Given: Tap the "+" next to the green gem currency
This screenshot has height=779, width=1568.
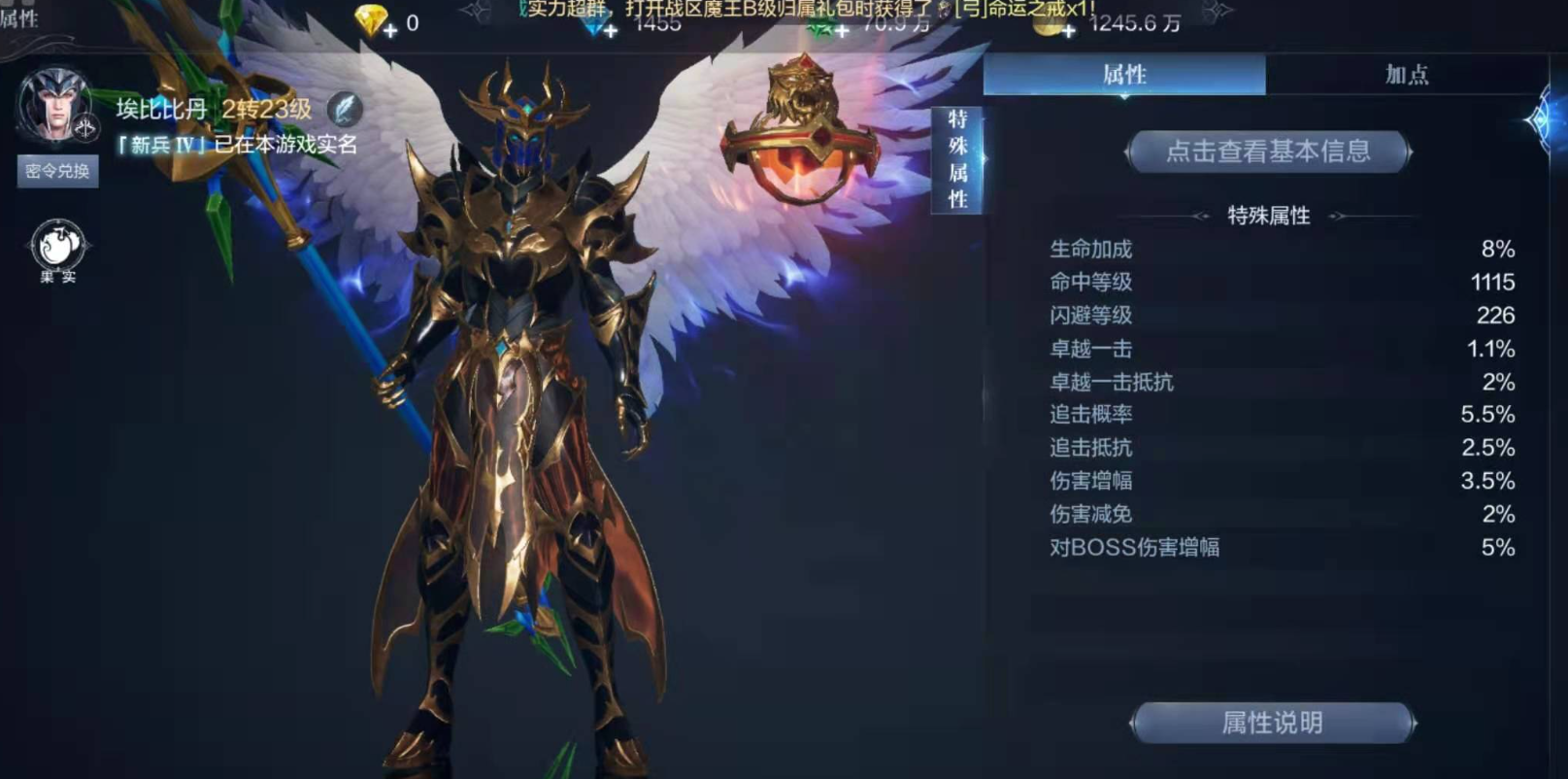Looking at the screenshot, I should (840, 30).
